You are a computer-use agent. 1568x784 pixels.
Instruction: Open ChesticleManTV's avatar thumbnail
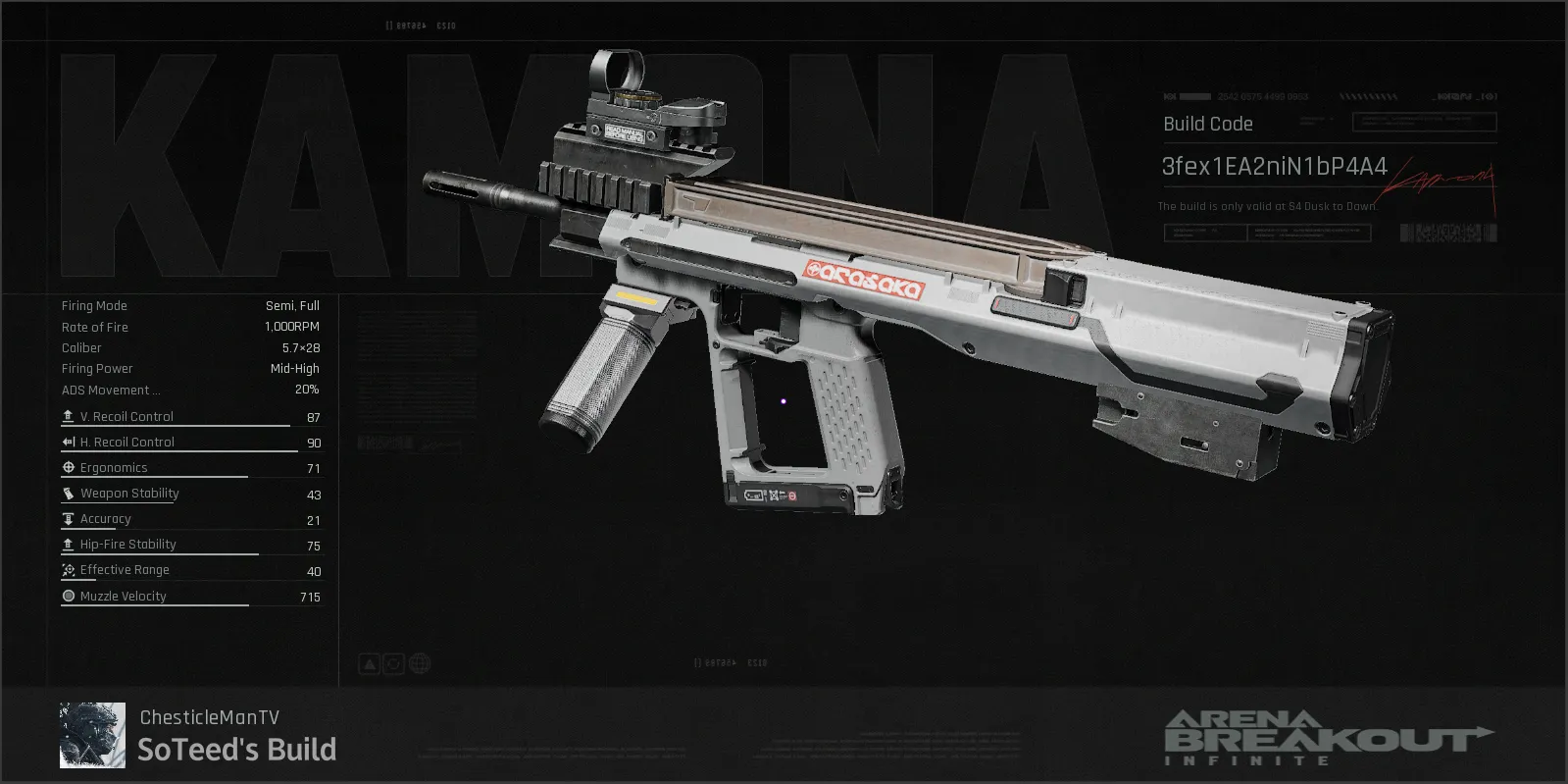[93, 735]
